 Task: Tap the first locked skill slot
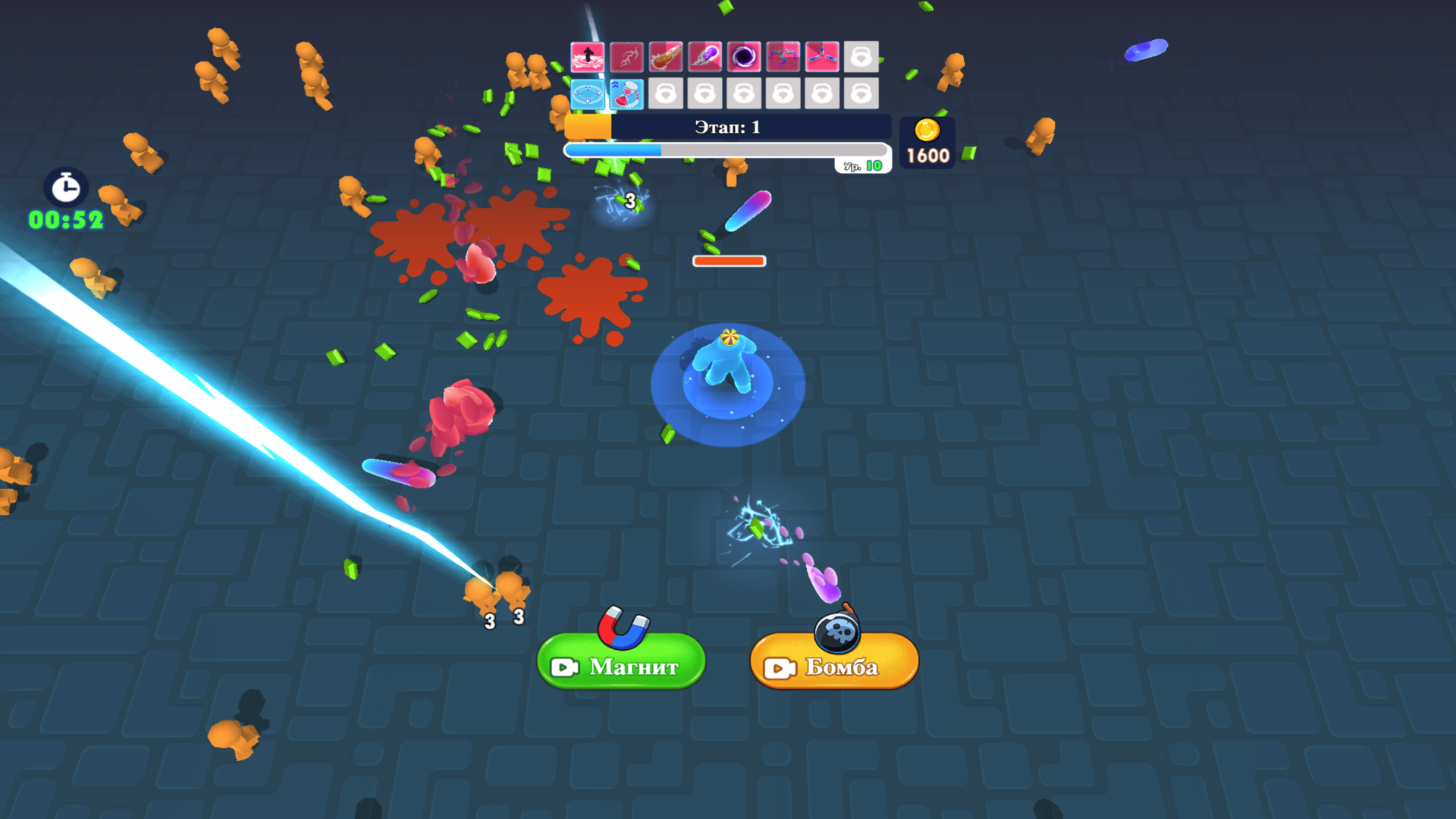pos(665,93)
